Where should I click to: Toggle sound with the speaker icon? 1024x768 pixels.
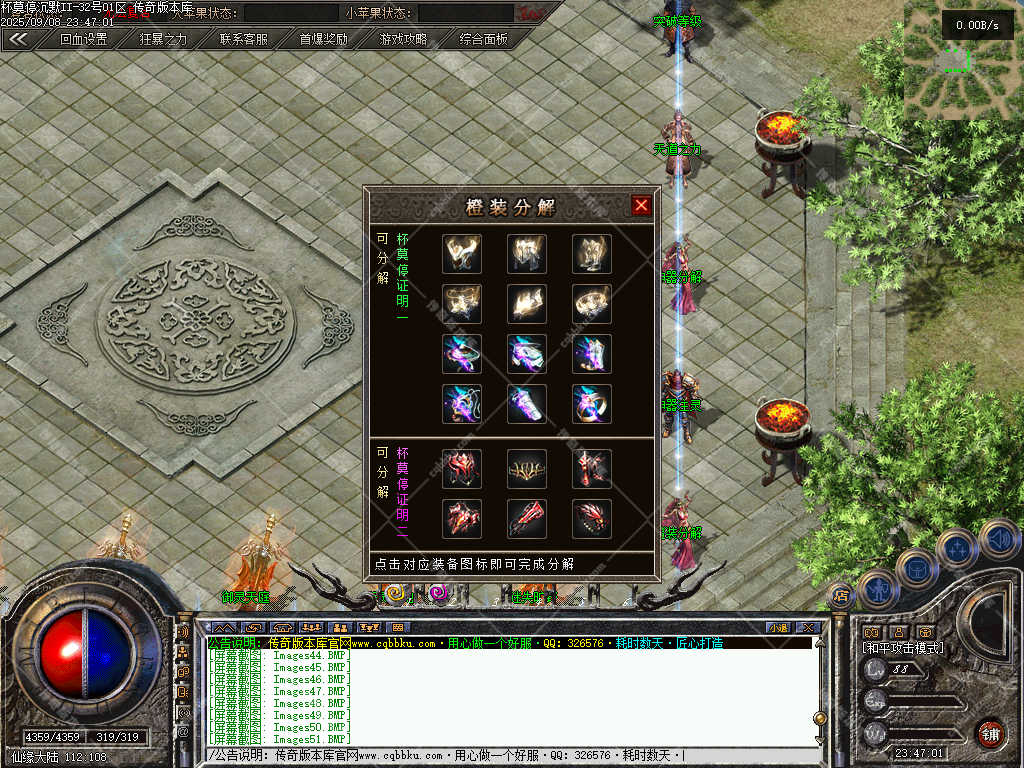(x=999, y=538)
